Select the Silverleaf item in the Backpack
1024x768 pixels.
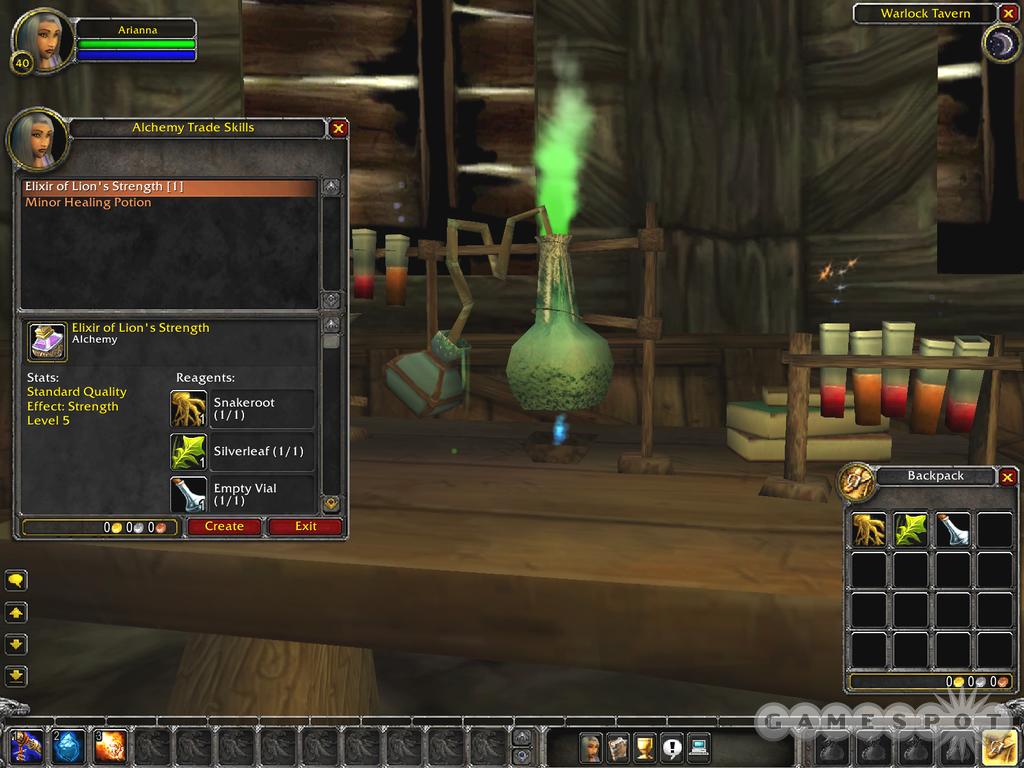[x=911, y=530]
